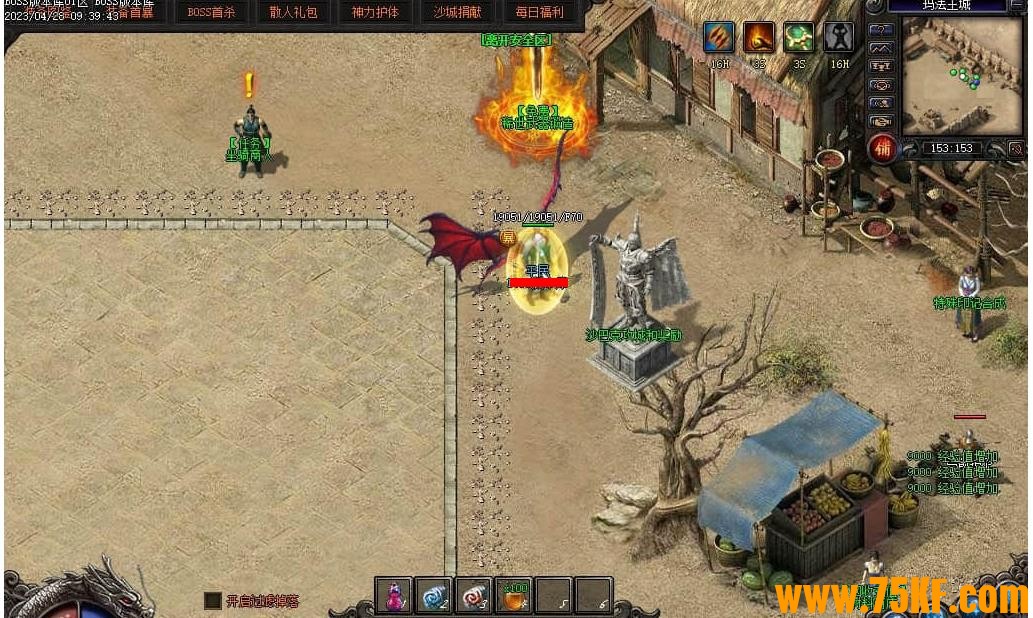Select the 神力护体 menu button
The height and width of the screenshot is (618, 1033).
pos(375,13)
